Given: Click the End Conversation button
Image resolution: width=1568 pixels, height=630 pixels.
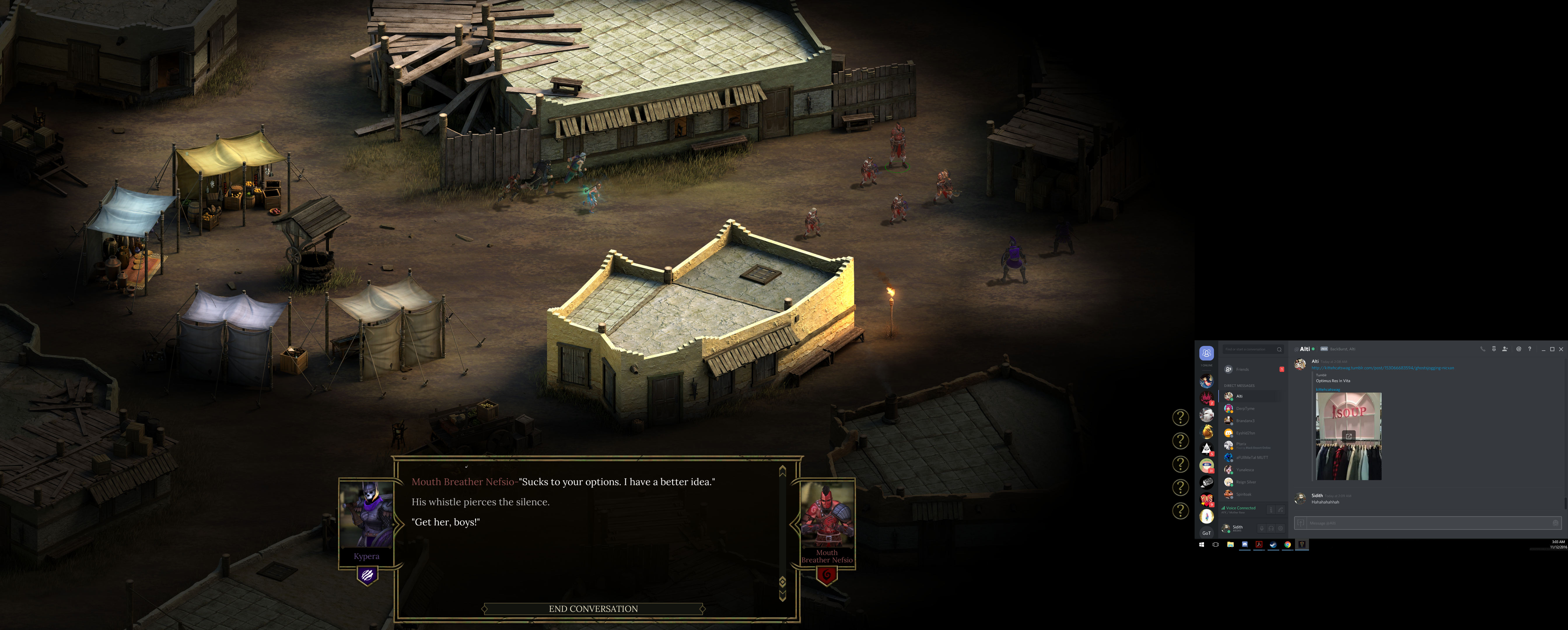Looking at the screenshot, I should [593, 609].
